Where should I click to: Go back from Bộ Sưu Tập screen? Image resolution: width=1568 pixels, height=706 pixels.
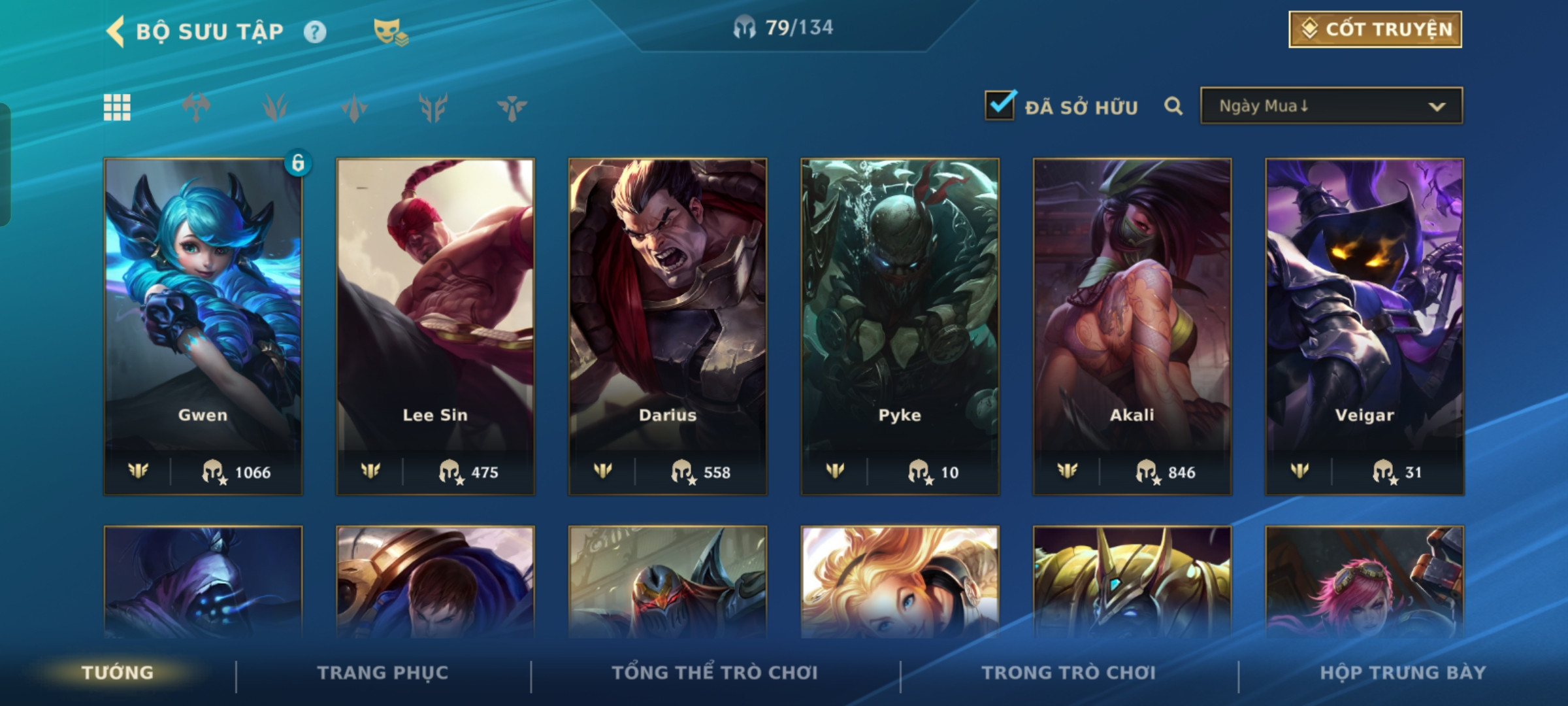tap(116, 31)
